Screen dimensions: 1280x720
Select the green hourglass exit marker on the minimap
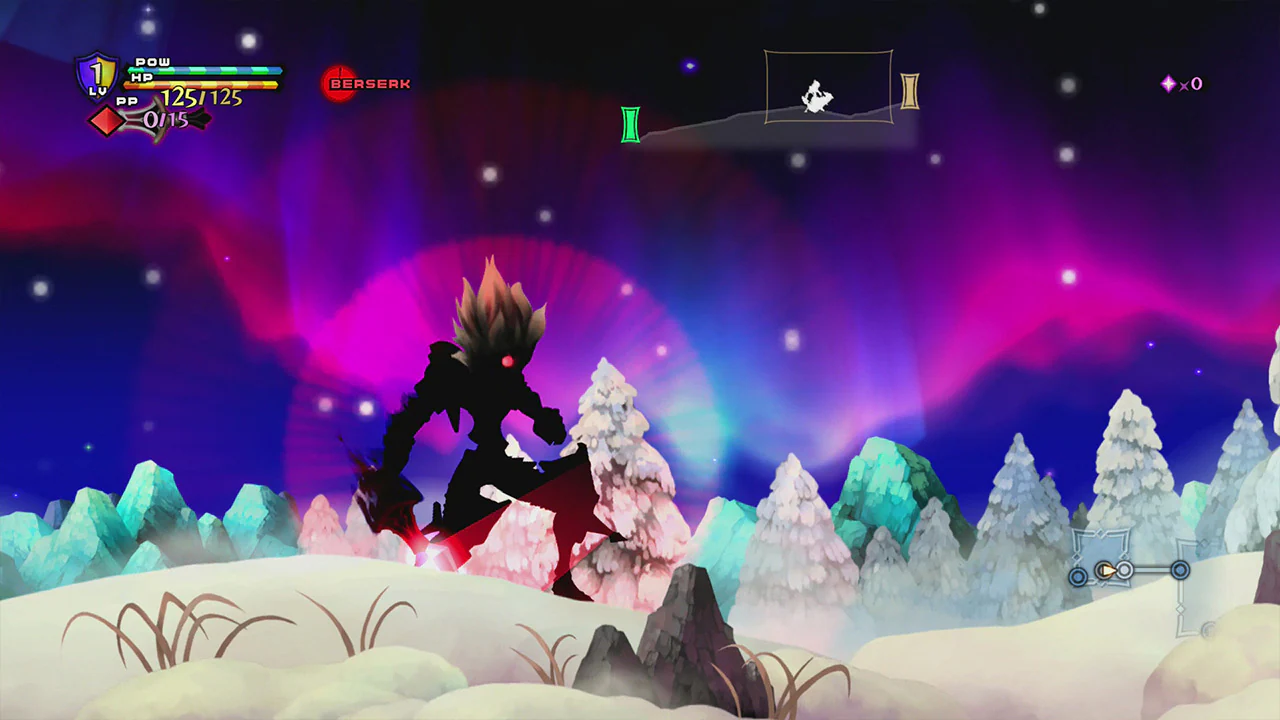point(631,126)
